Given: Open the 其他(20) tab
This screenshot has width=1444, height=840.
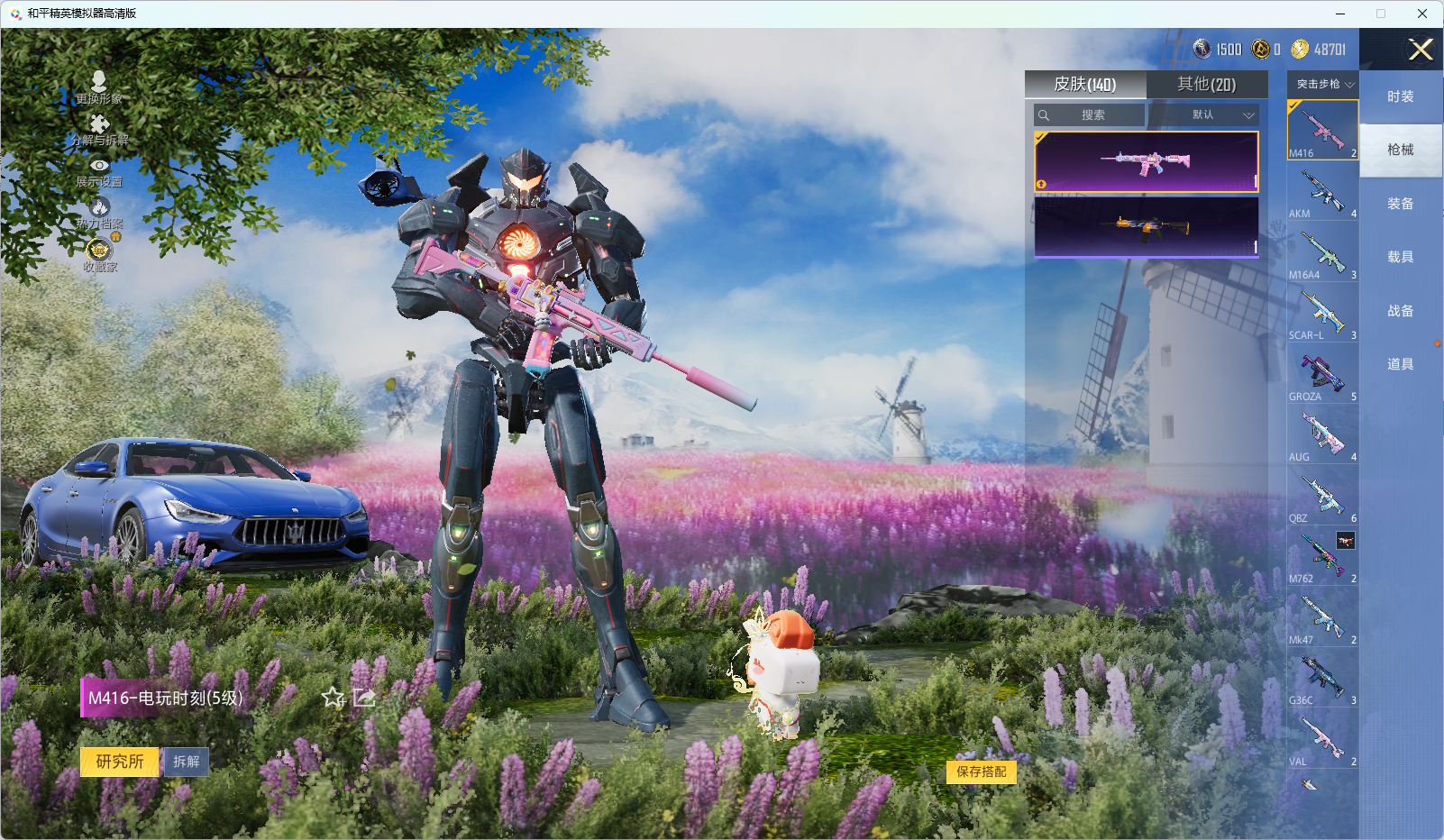Looking at the screenshot, I should (x=1206, y=85).
